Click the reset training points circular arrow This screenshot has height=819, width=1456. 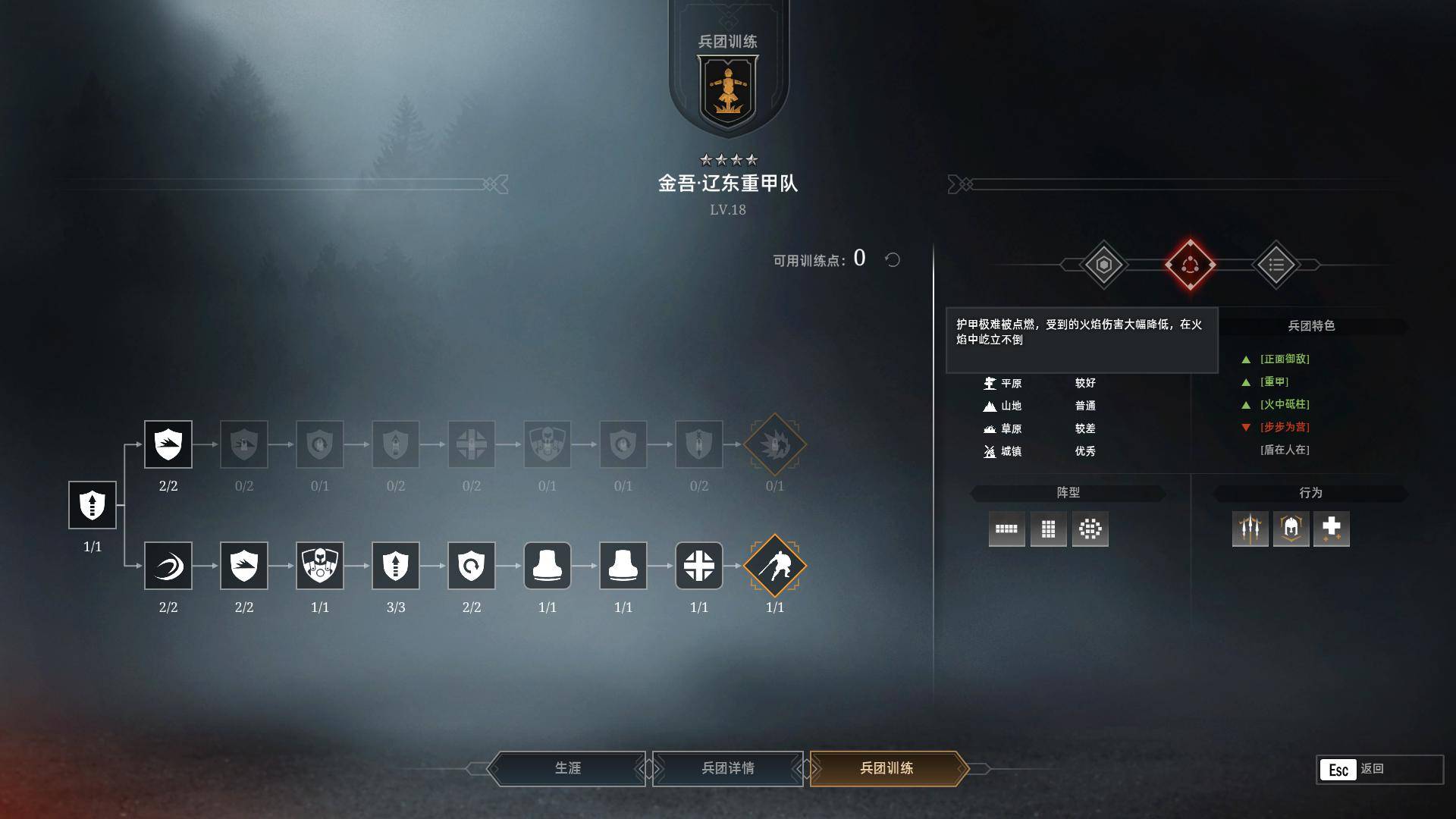click(893, 259)
